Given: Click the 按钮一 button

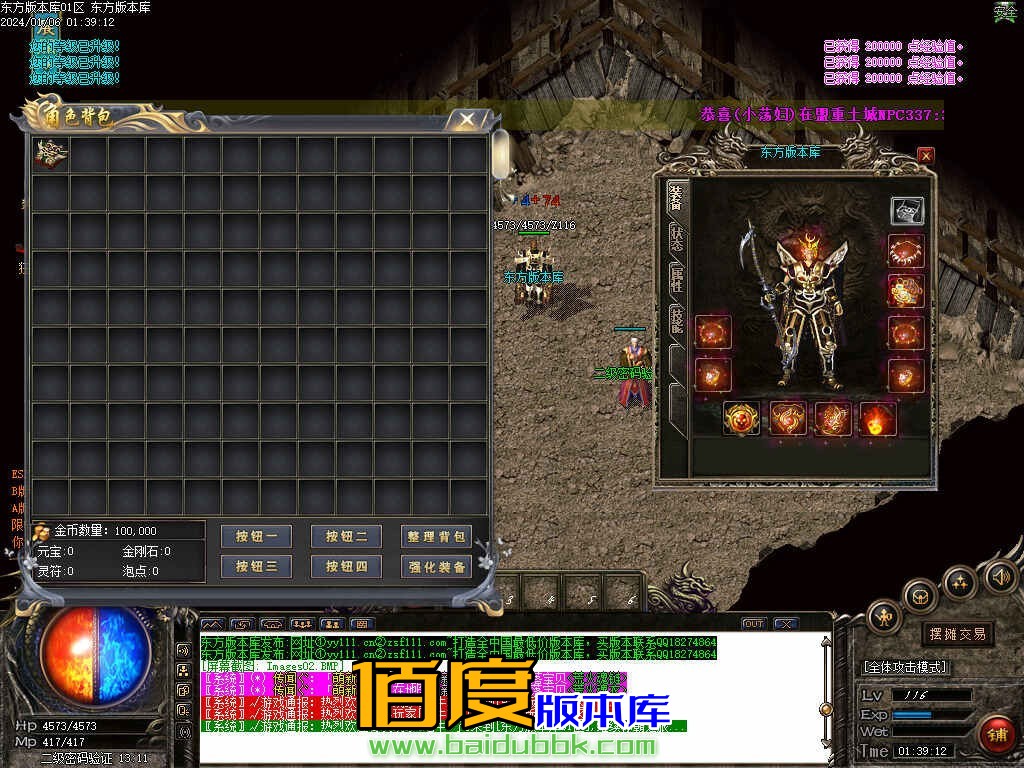Looking at the screenshot, I should [x=256, y=537].
